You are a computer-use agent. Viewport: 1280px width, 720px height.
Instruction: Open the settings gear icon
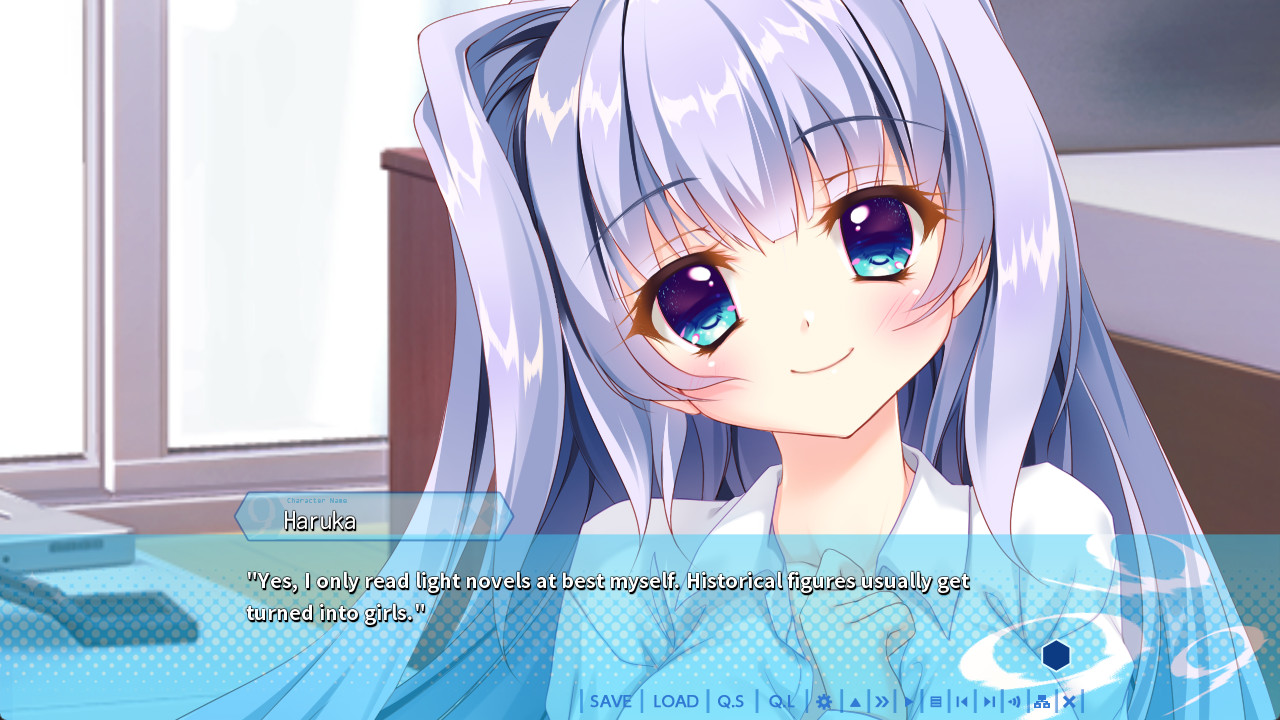pos(825,701)
